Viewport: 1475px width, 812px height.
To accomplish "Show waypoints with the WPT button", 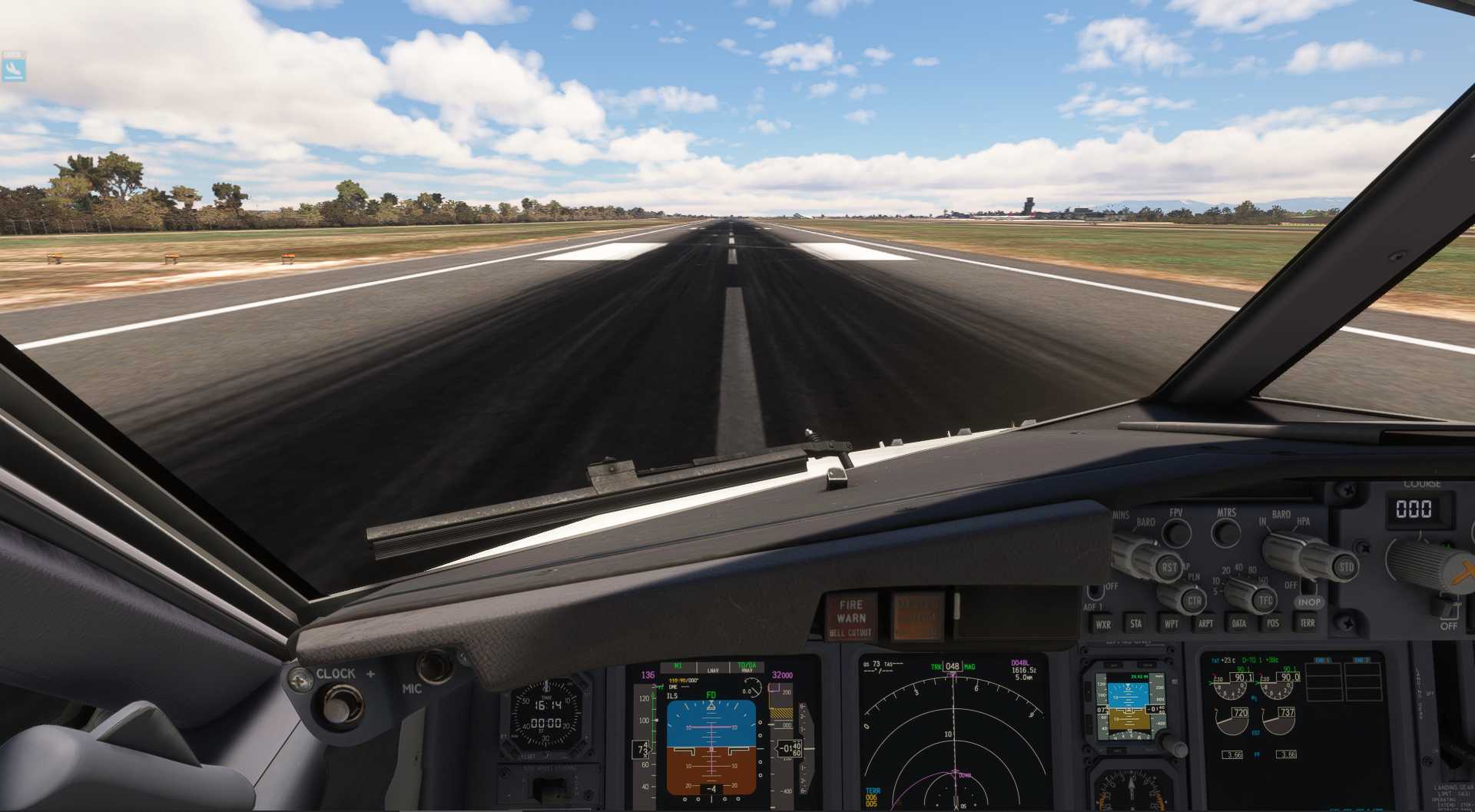I will tap(1171, 623).
